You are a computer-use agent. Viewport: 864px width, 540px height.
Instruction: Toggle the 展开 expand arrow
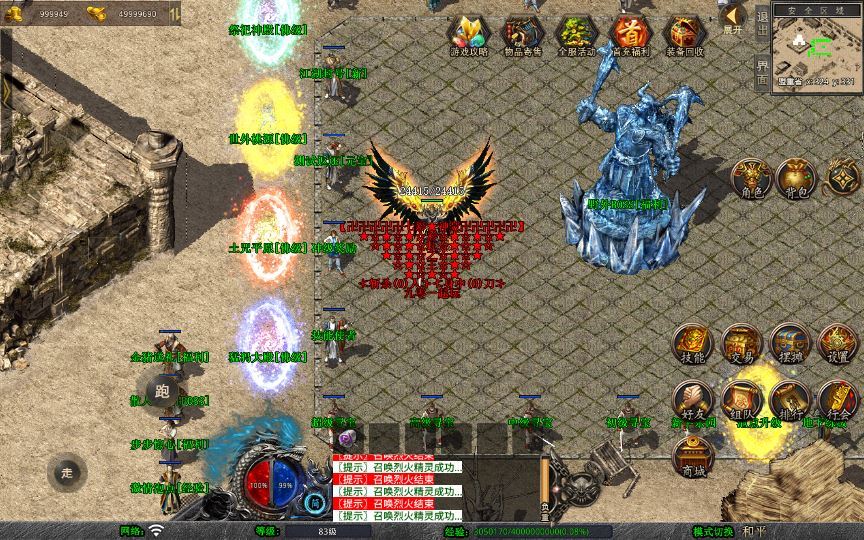coord(733,18)
